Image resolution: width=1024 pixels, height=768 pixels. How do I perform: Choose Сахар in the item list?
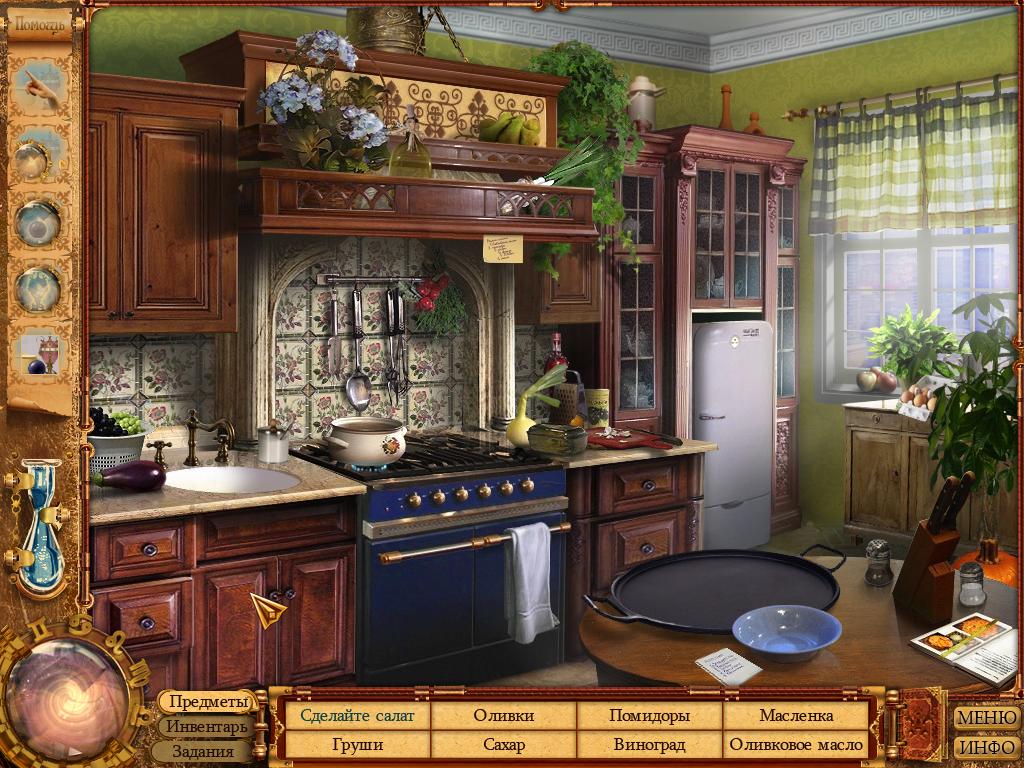pyautogui.click(x=504, y=745)
